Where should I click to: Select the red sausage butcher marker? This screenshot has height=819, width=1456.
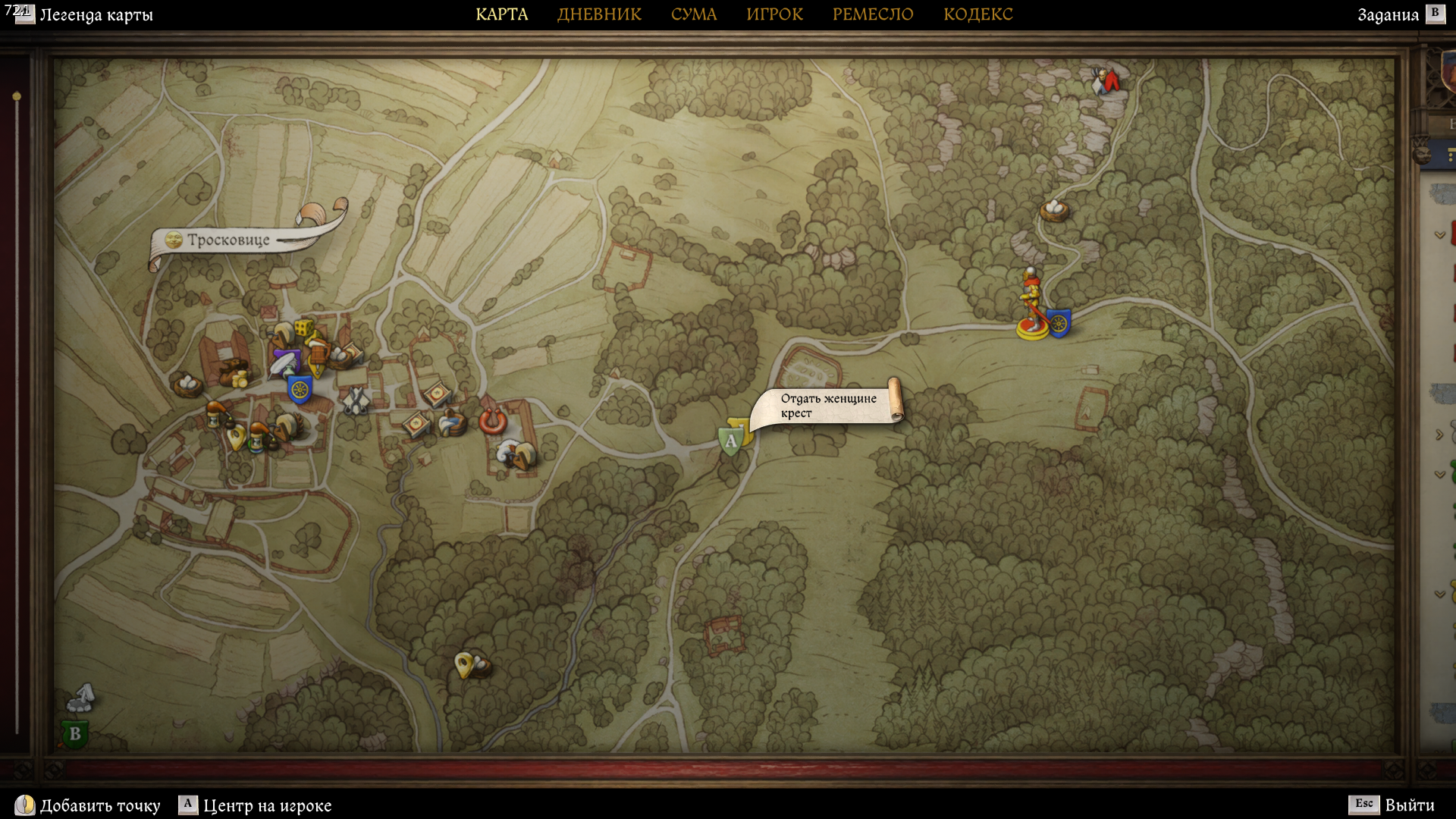tap(492, 420)
